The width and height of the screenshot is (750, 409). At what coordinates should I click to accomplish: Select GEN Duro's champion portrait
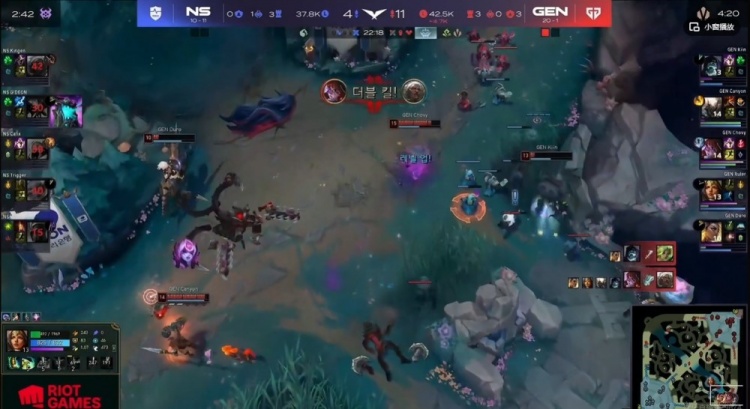click(711, 230)
